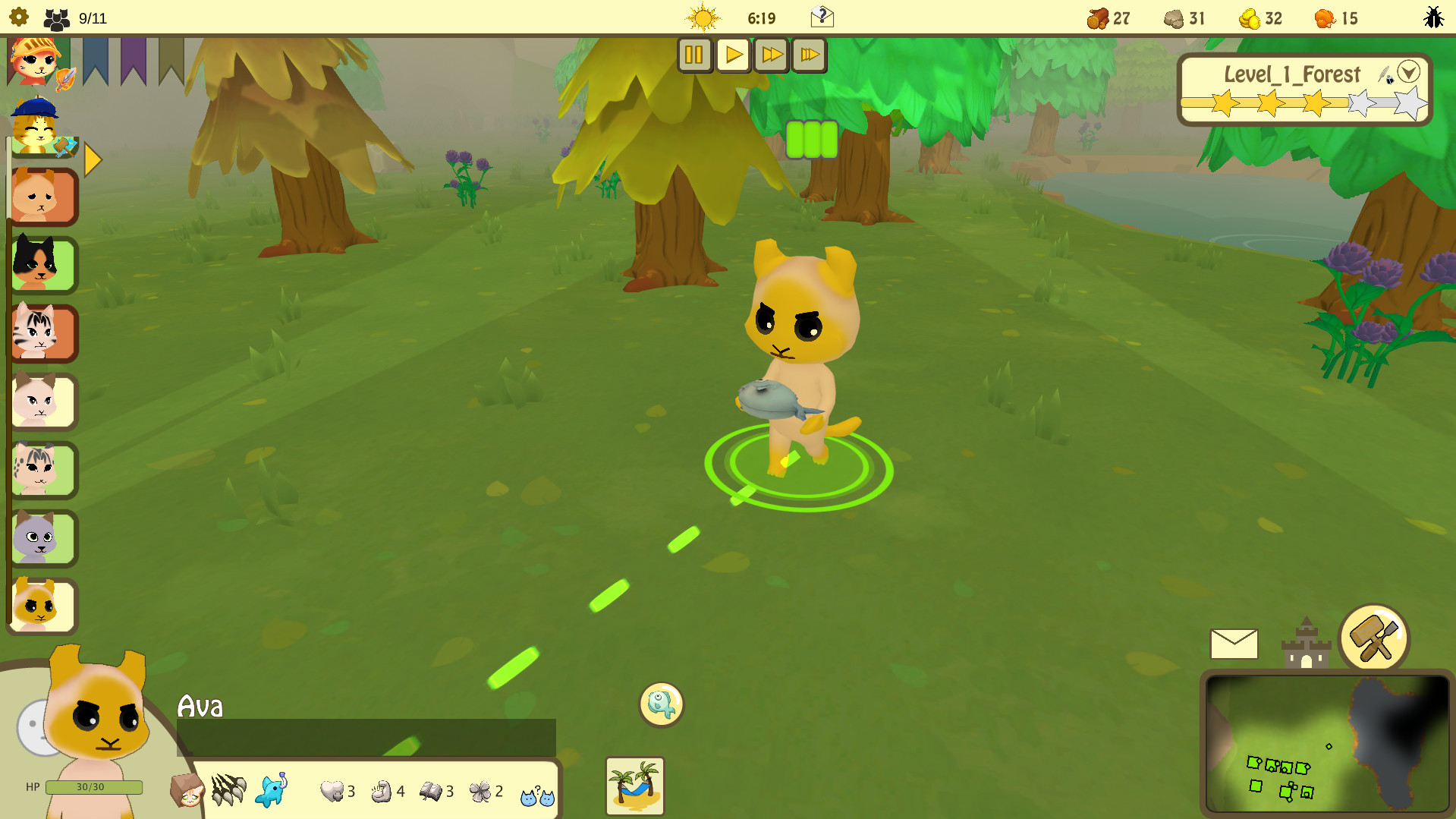Click the mail envelope icon
This screenshot has width=1456, height=819.
tap(1233, 642)
